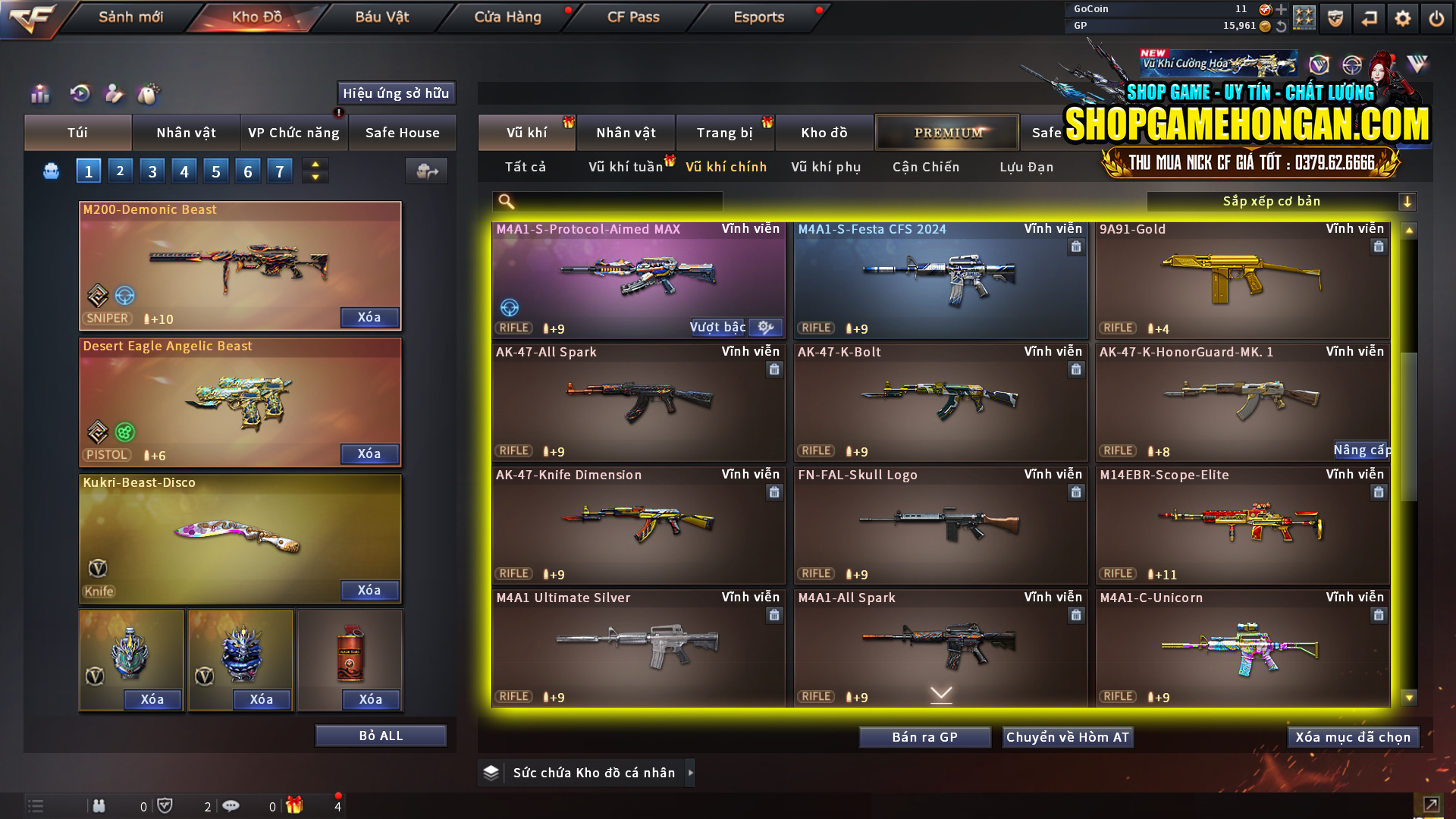Click the settings gear in top right corner

[1402, 17]
